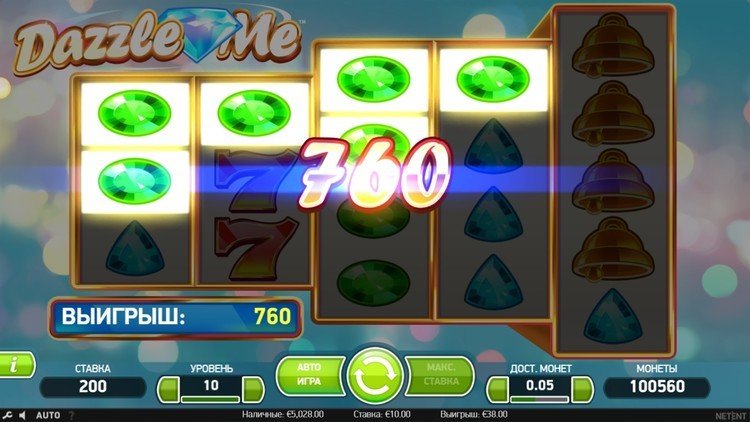Open the AUTO autoplay settings
The image size is (750, 422).
(x=47, y=414)
